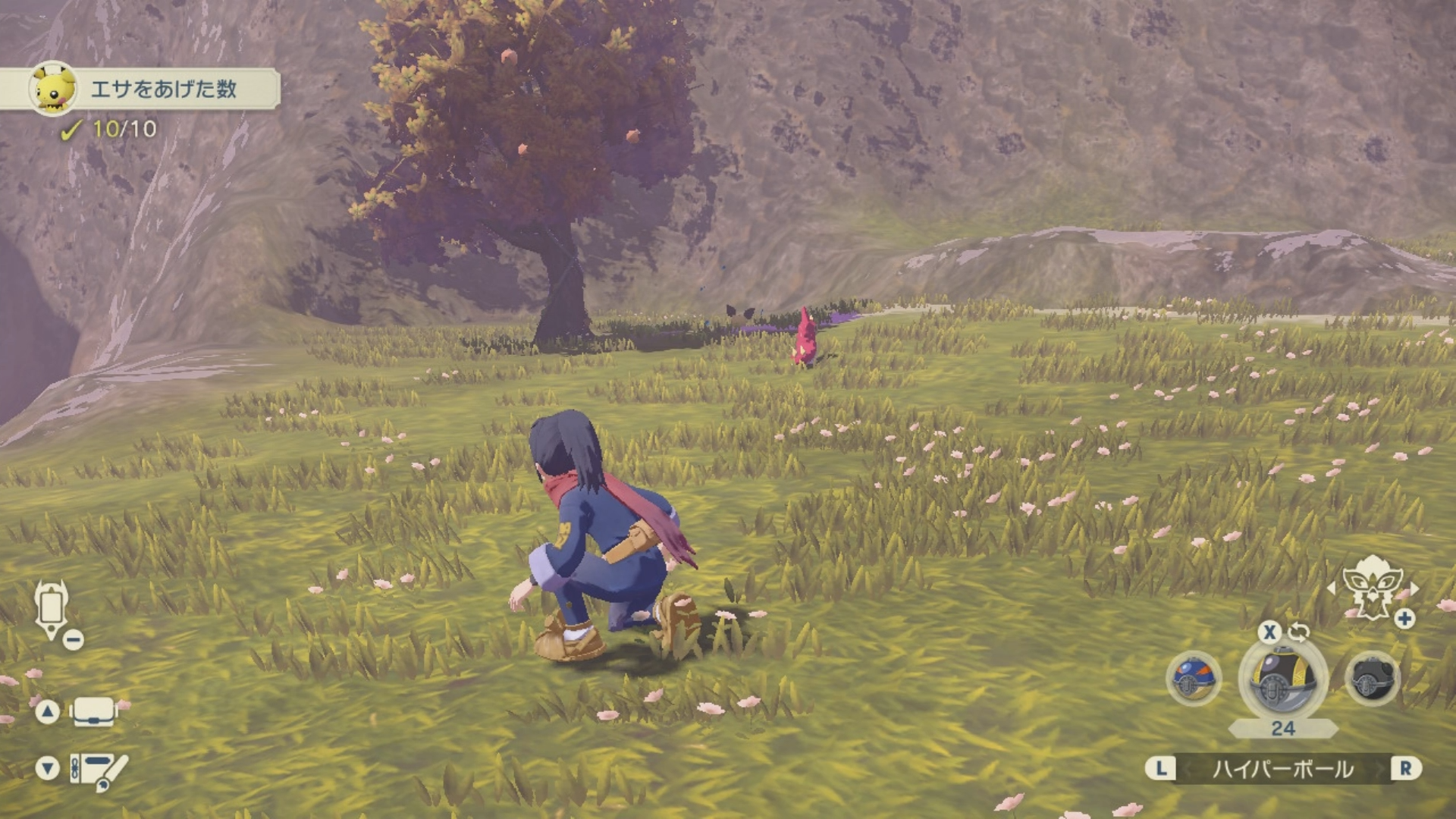
Task: Open the Arc Phone map icon
Action: (x=52, y=610)
